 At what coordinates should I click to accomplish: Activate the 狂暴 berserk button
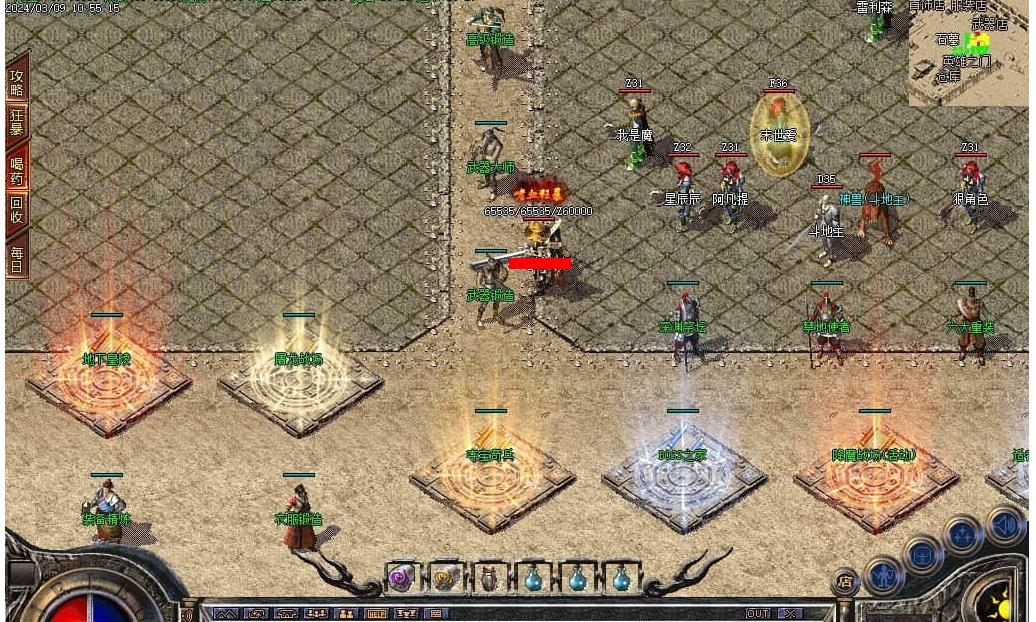click(17, 122)
